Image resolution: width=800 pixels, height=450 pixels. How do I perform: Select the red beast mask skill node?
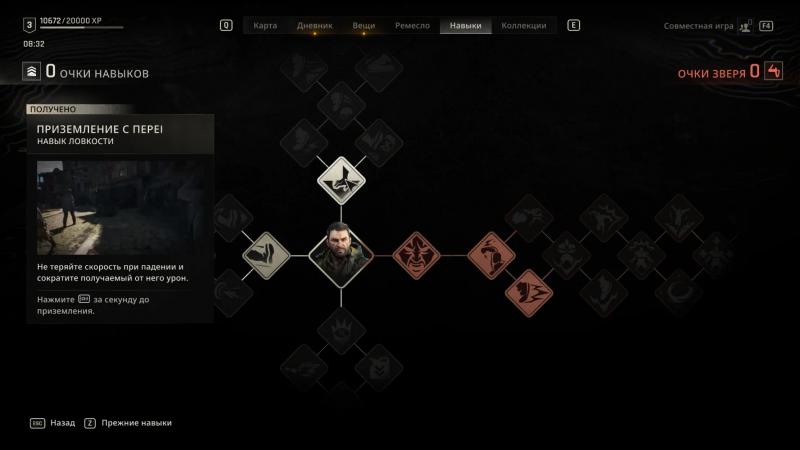tap(415, 255)
